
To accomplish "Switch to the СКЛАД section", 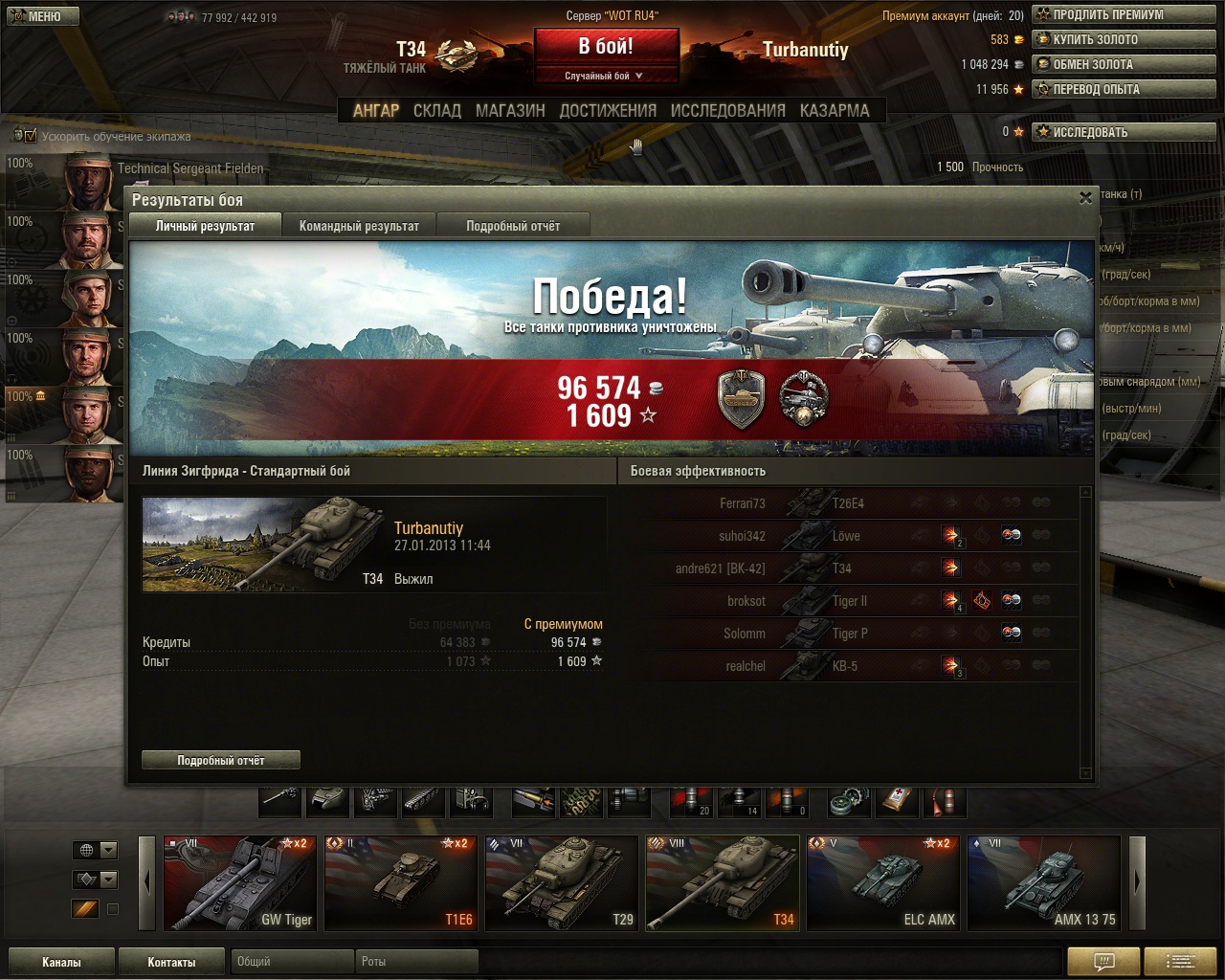I will [x=437, y=111].
